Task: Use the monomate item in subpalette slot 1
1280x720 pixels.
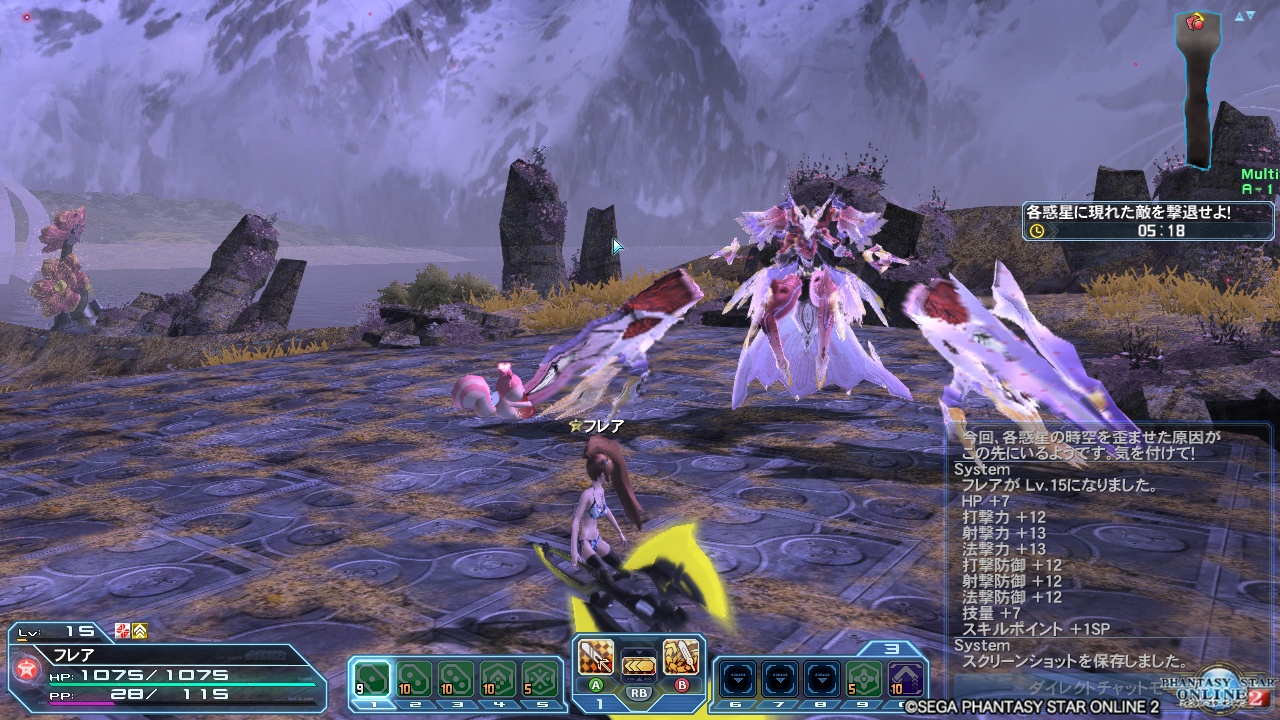Action: click(372, 677)
